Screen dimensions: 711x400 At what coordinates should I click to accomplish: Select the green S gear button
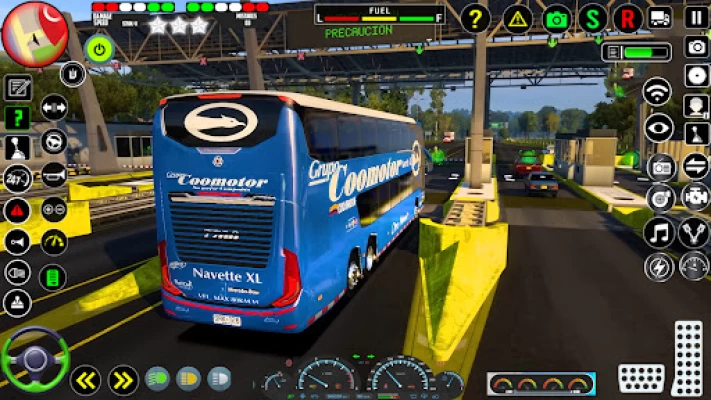click(x=593, y=18)
